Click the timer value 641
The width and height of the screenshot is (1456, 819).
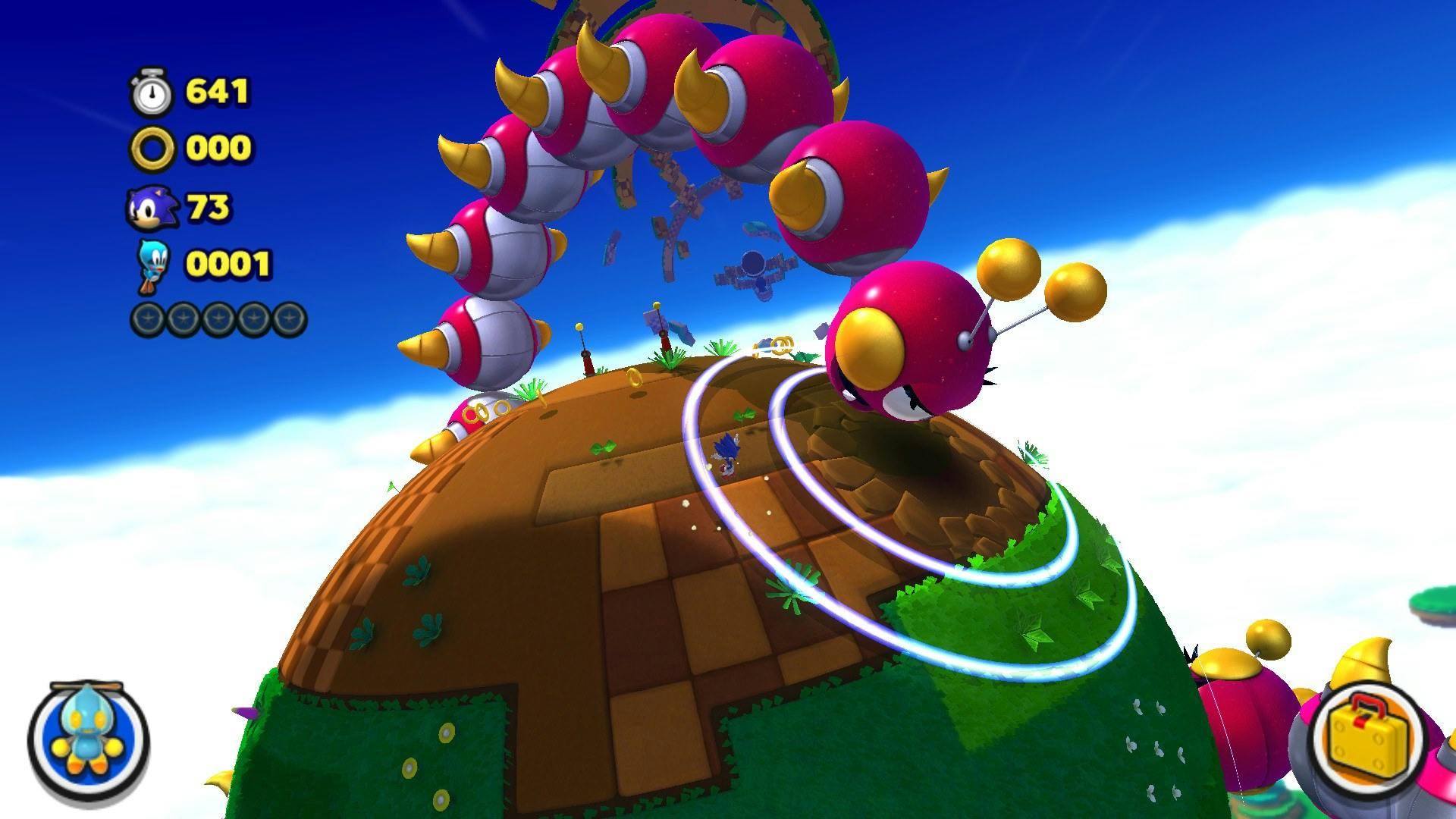click(218, 91)
